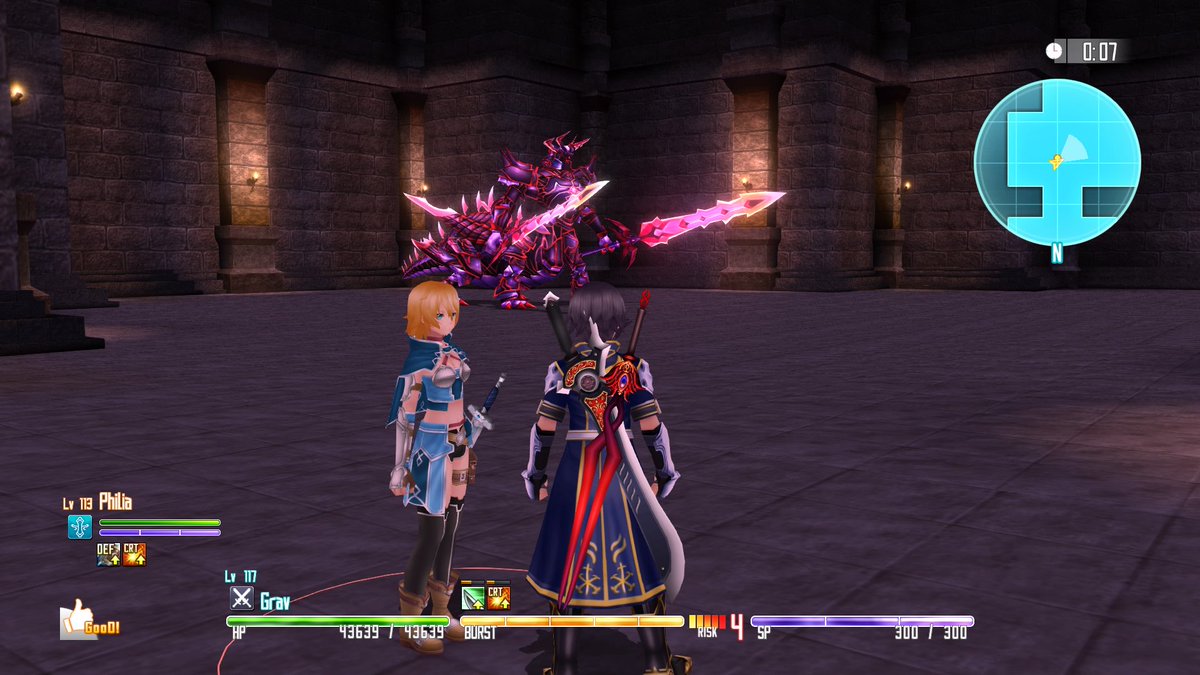Screen dimensions: 1200x675
Task: Select Grav's green blade attack buff icon
Action: [473, 598]
